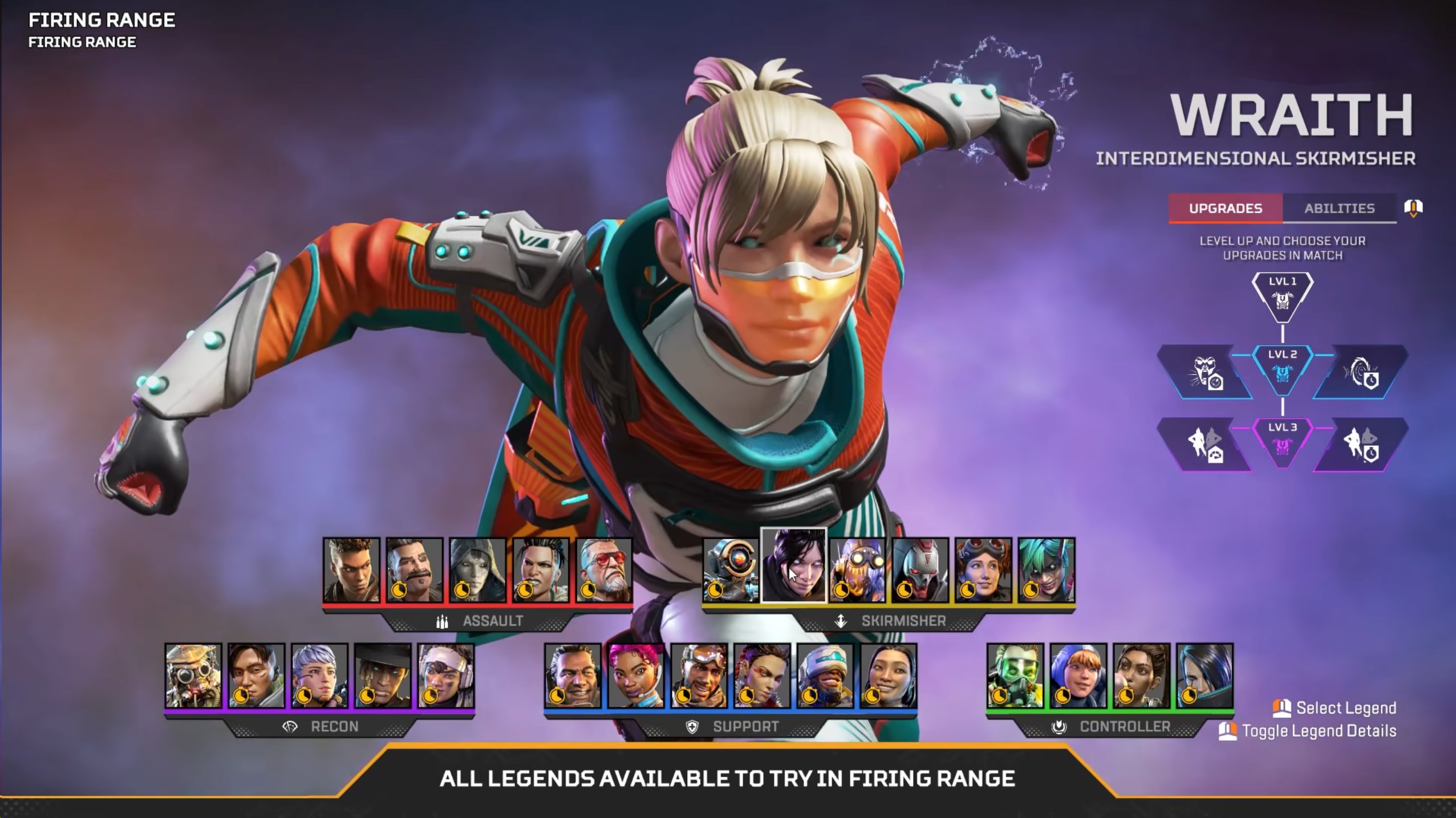Choose pink-haired Lifeline
The height and width of the screenshot is (818, 1456).
coord(636,675)
